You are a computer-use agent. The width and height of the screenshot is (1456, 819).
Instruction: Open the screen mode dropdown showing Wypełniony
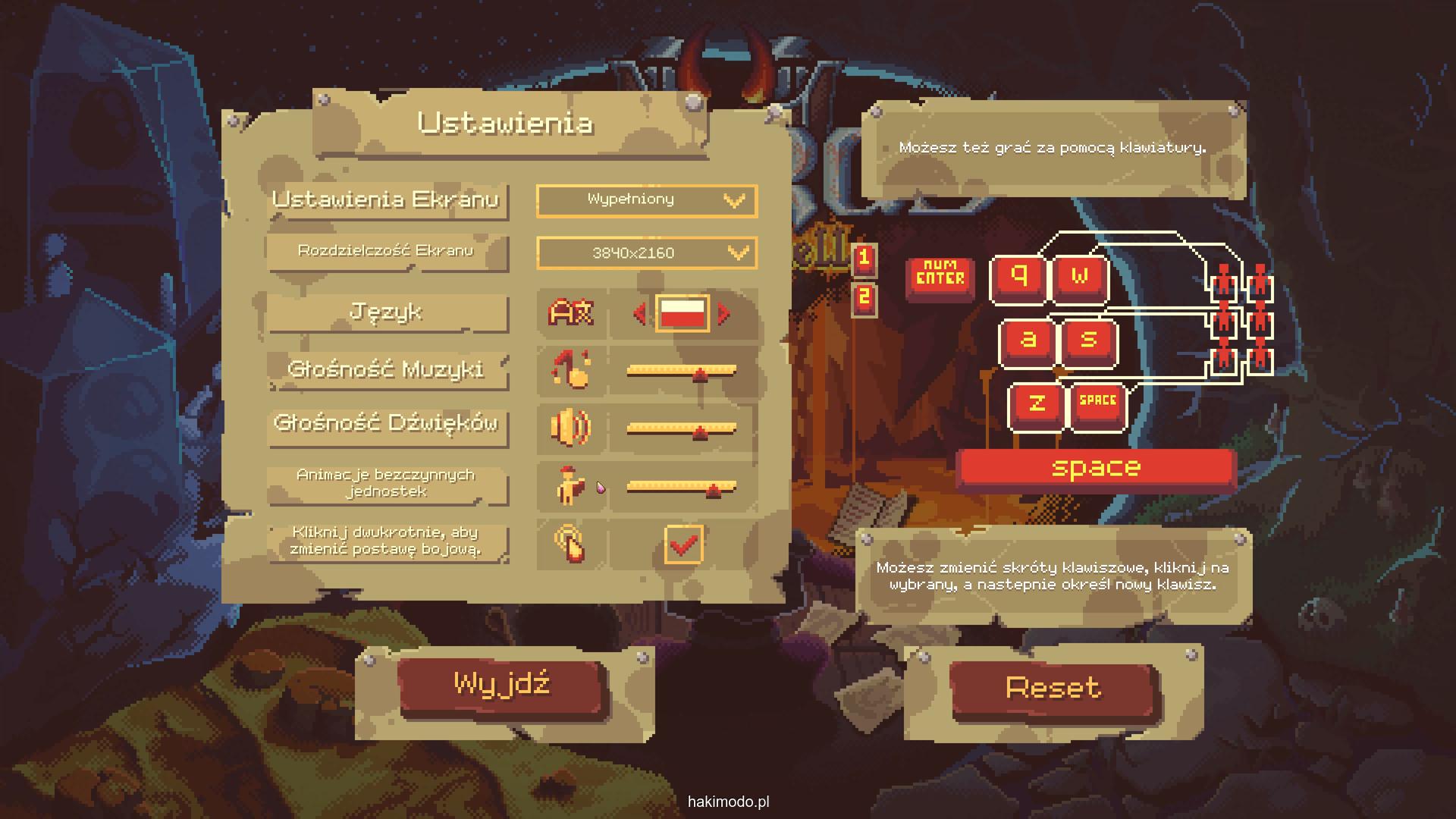[x=646, y=200]
